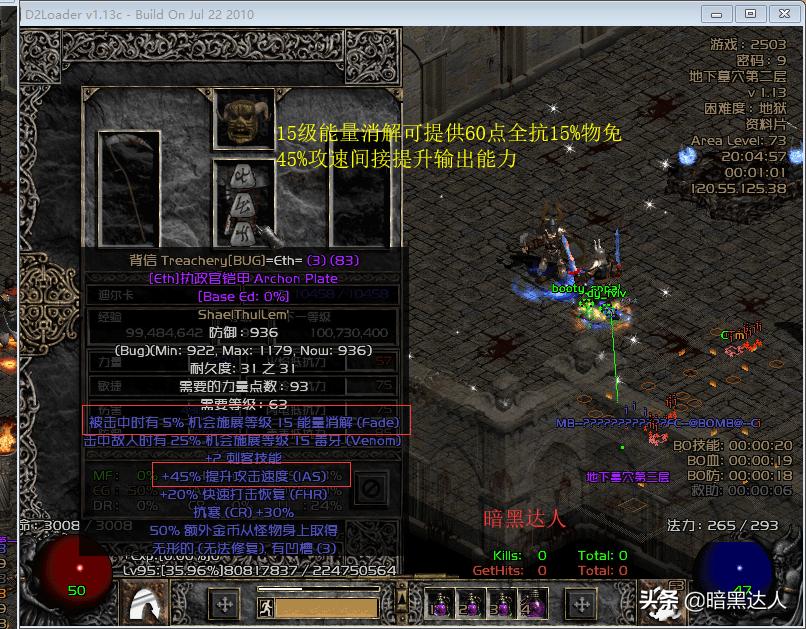Pick the Treachery armor with three runes
806x629 pixels.
[x=239, y=201]
